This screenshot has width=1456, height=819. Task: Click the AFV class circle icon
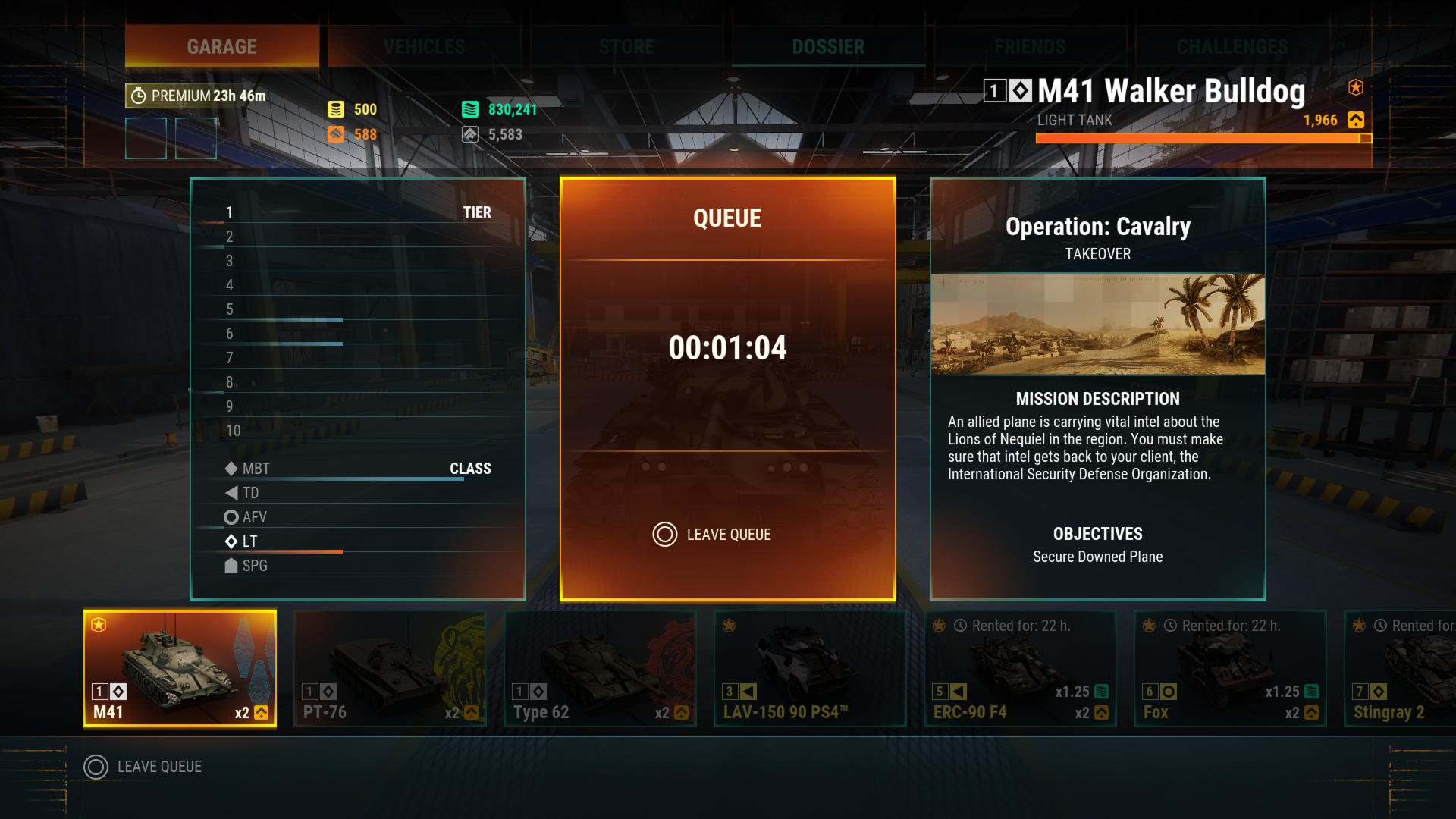click(231, 517)
